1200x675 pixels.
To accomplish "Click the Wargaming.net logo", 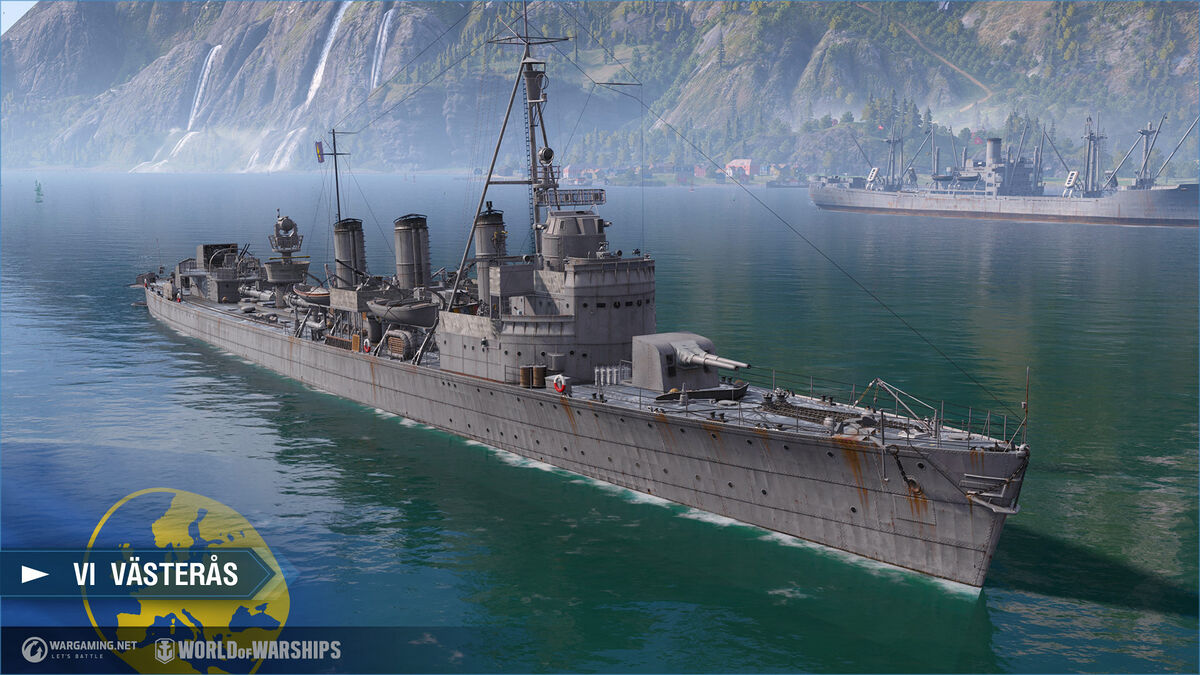I will pyautogui.click(x=79, y=649).
